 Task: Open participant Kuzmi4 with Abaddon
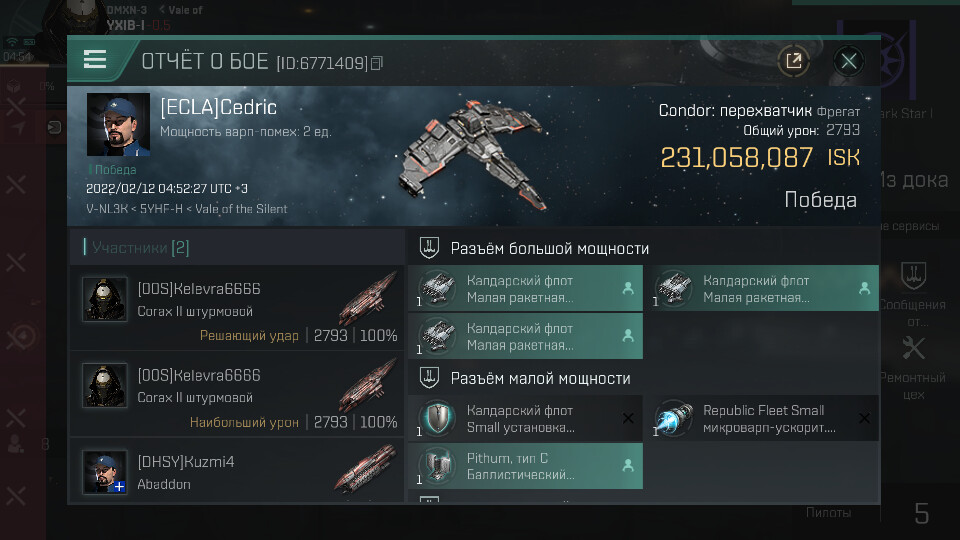[237, 472]
